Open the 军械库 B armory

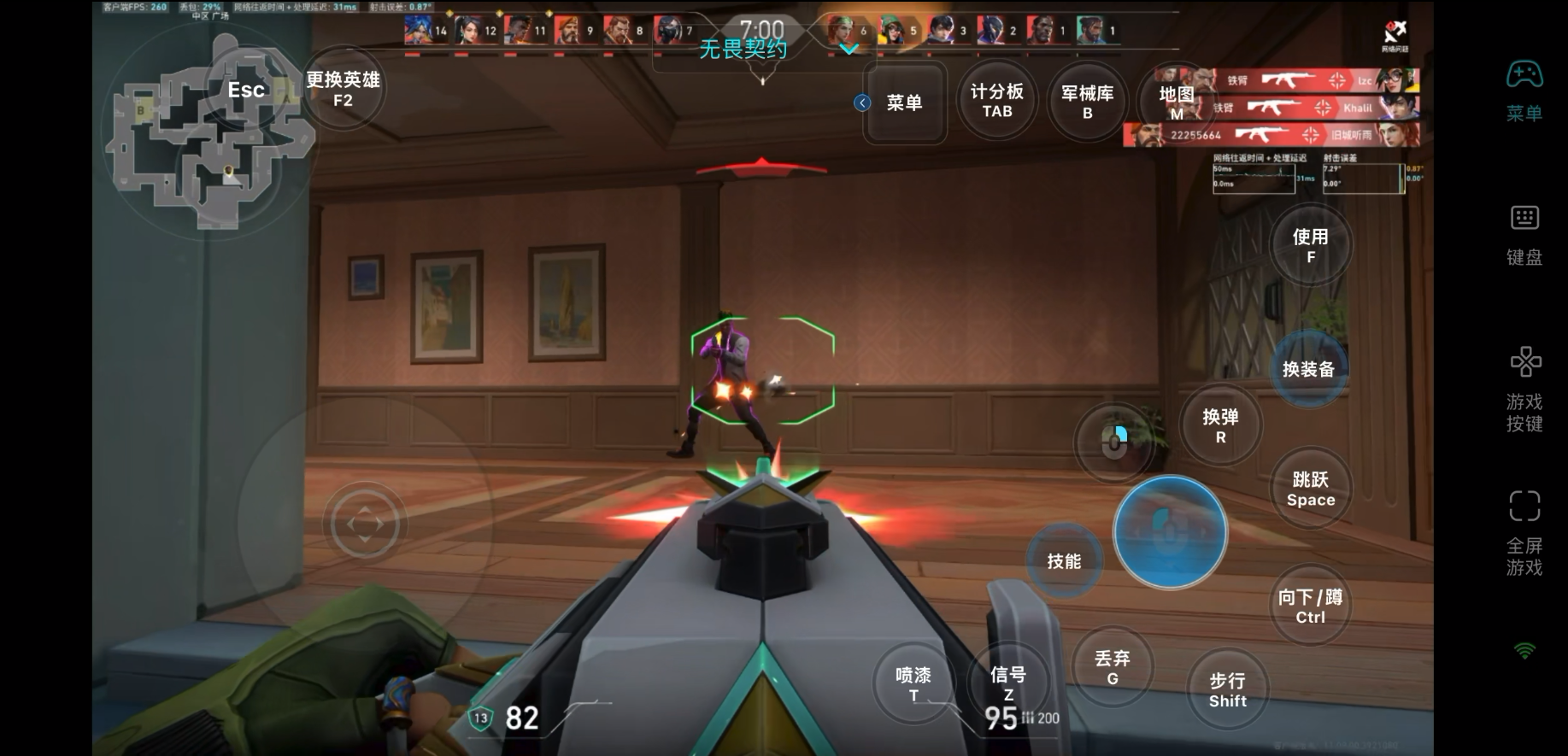[1087, 102]
